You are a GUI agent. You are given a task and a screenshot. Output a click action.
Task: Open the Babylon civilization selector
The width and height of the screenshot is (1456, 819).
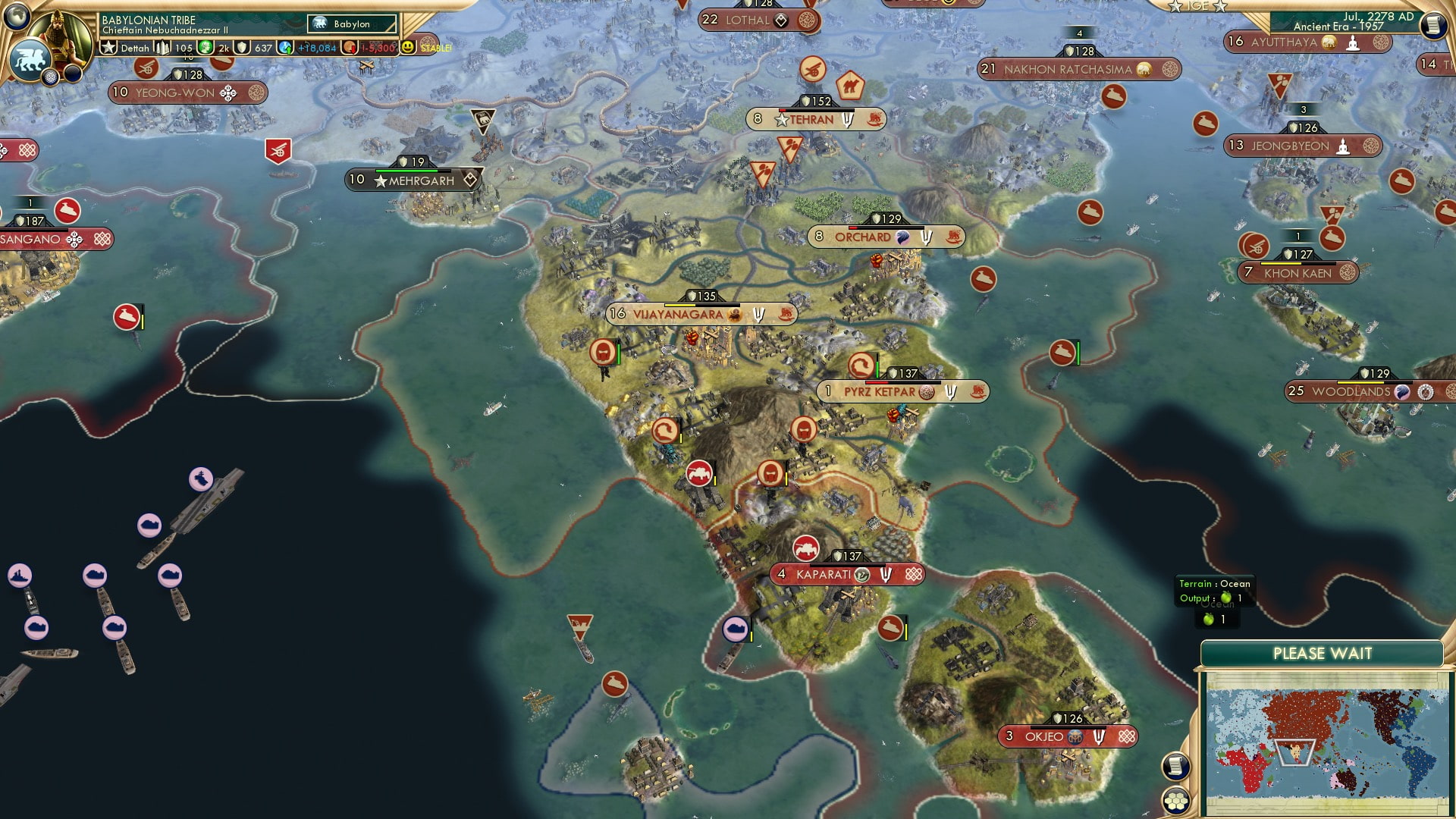click(350, 24)
